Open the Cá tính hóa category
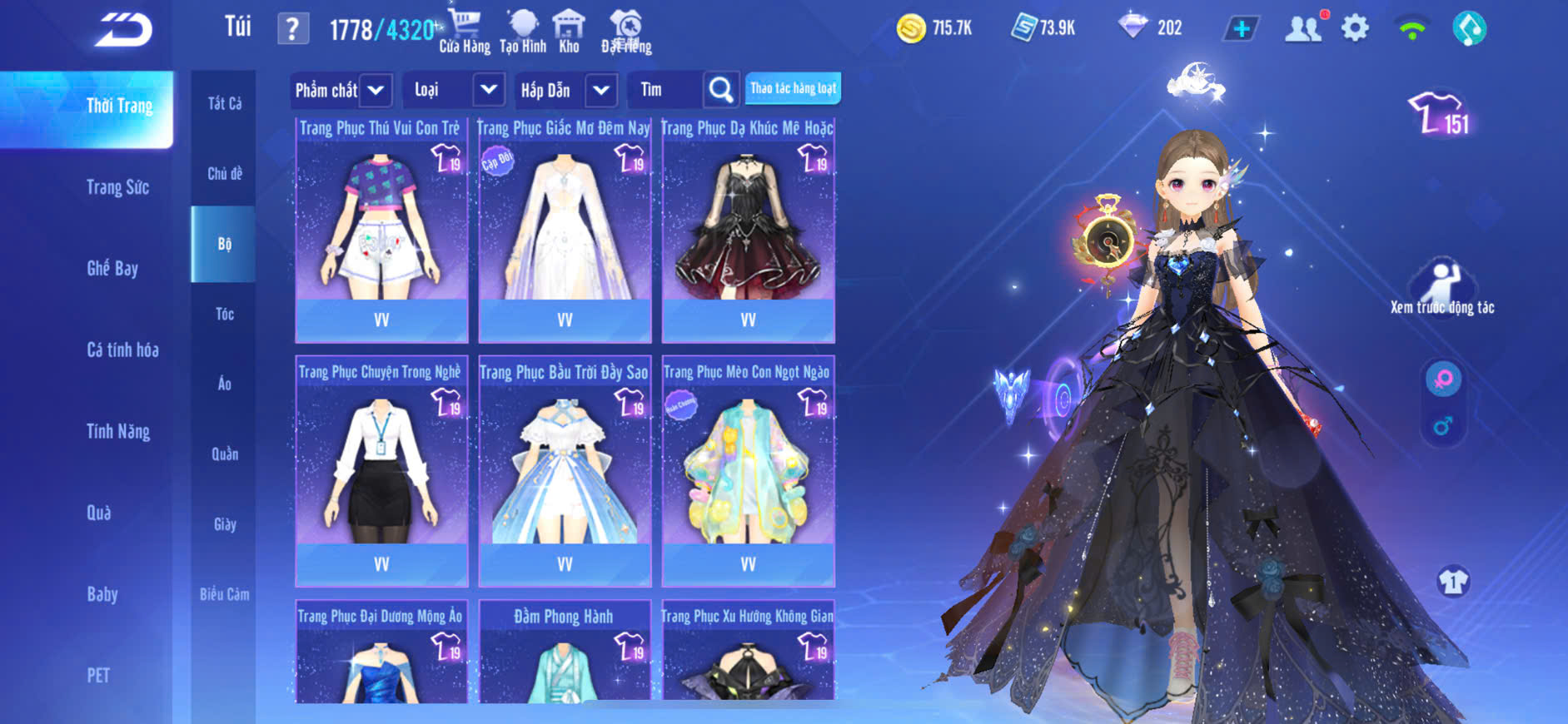1568x724 pixels. point(122,350)
